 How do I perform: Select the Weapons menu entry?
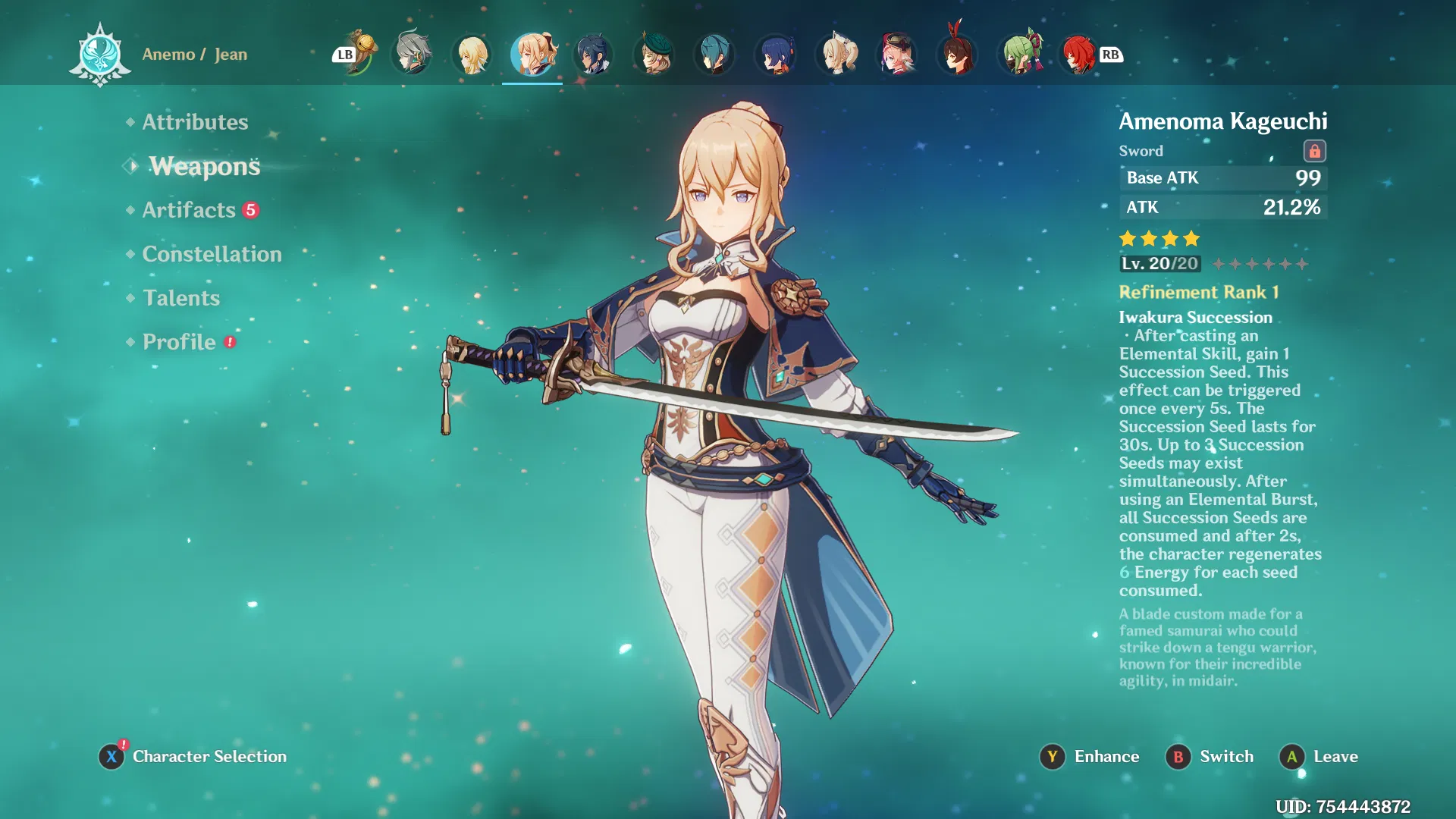tap(204, 166)
